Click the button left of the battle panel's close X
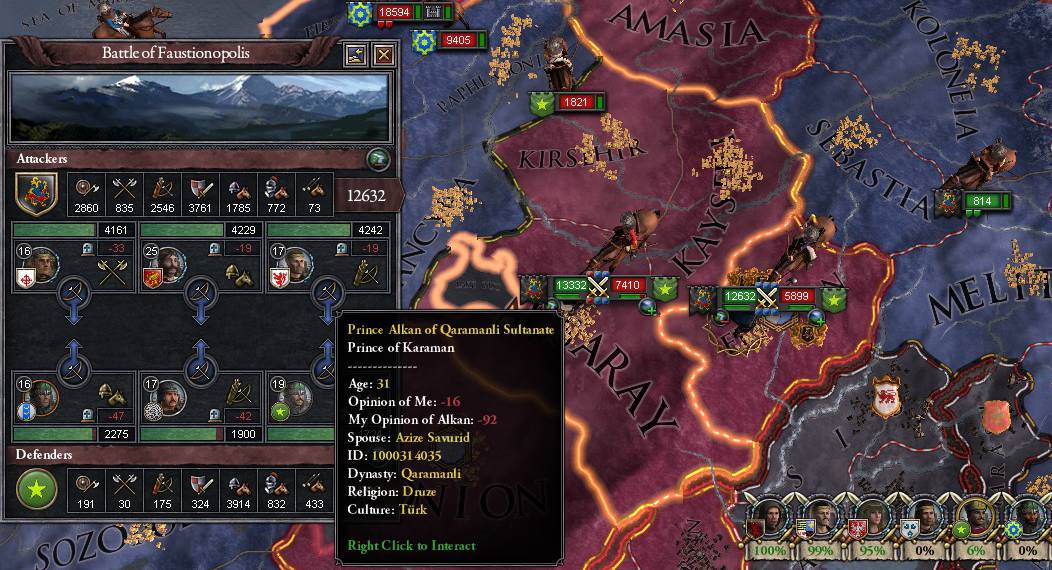This screenshot has width=1052, height=570. click(x=355, y=55)
